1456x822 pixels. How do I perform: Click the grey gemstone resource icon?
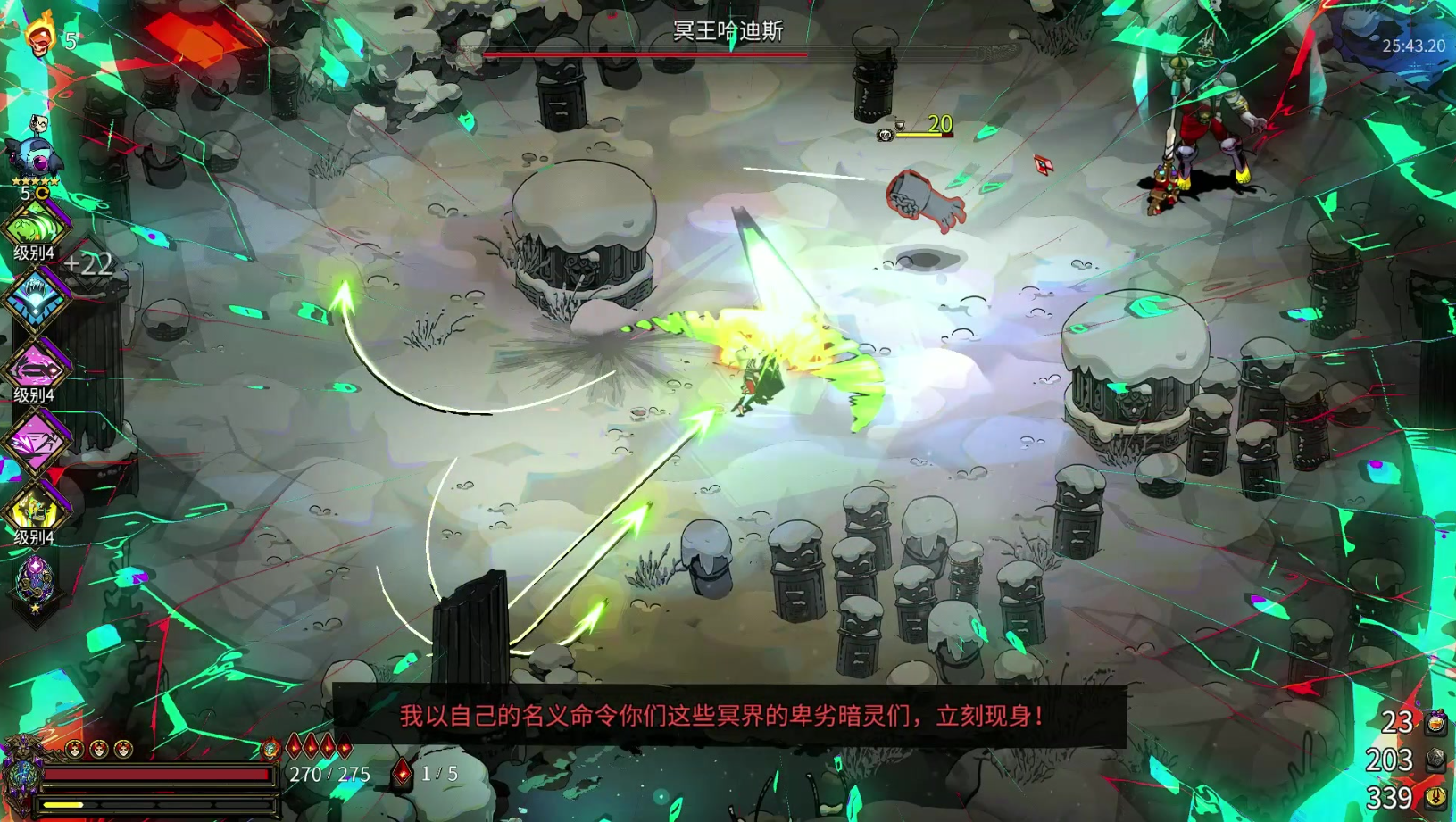tap(1435, 760)
